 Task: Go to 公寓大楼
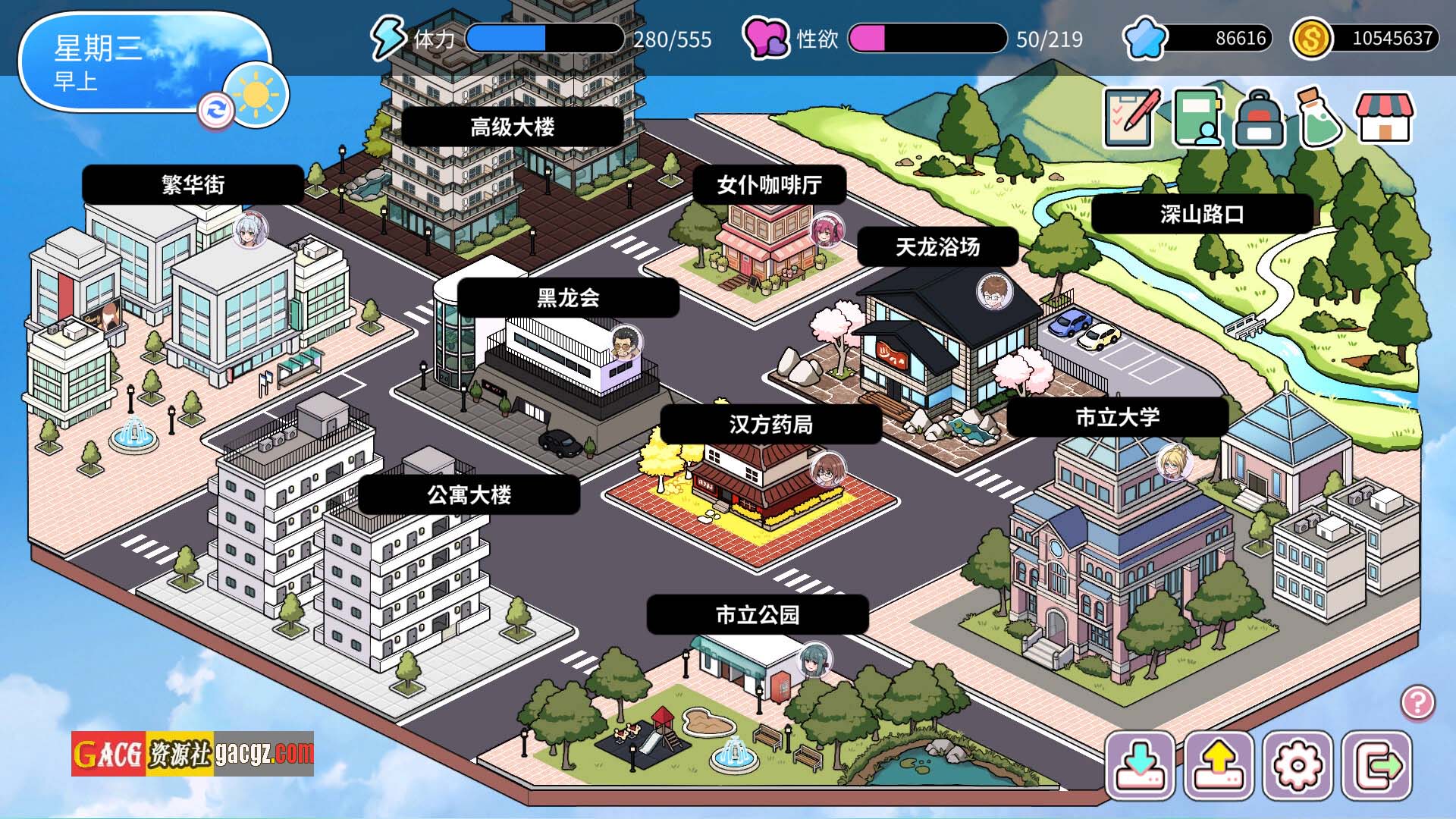pyautogui.click(x=469, y=494)
